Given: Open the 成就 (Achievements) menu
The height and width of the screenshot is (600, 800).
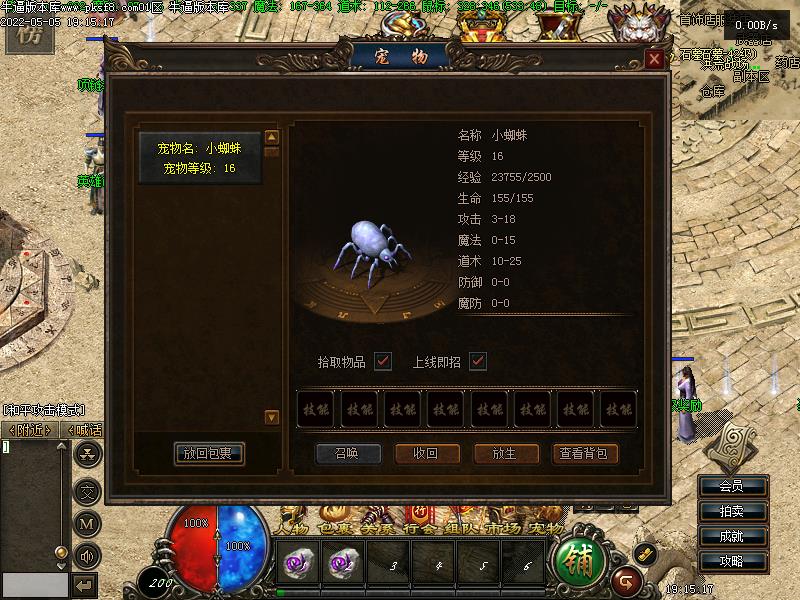Looking at the screenshot, I should point(732,536).
